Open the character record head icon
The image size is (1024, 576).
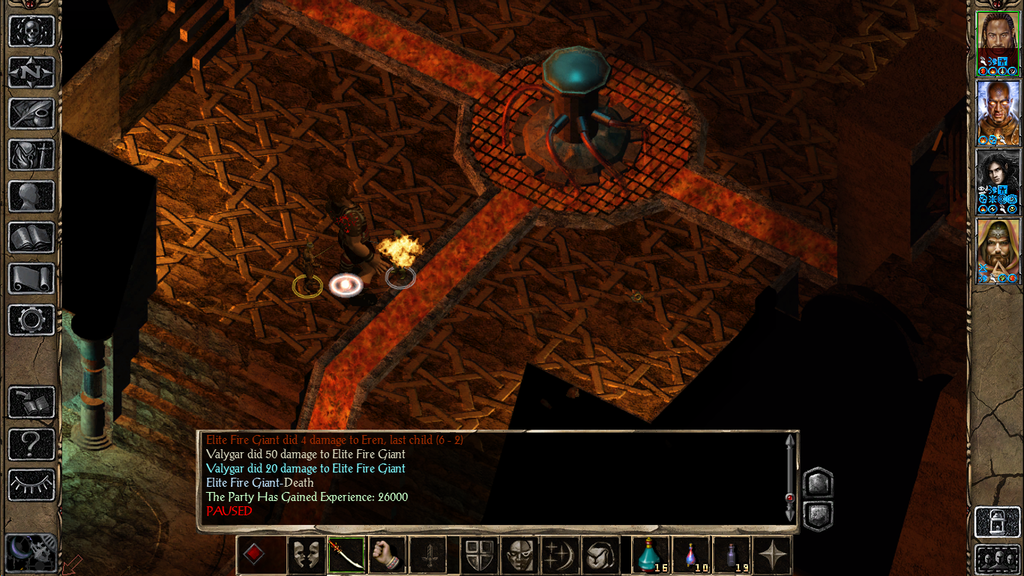(x=31, y=195)
